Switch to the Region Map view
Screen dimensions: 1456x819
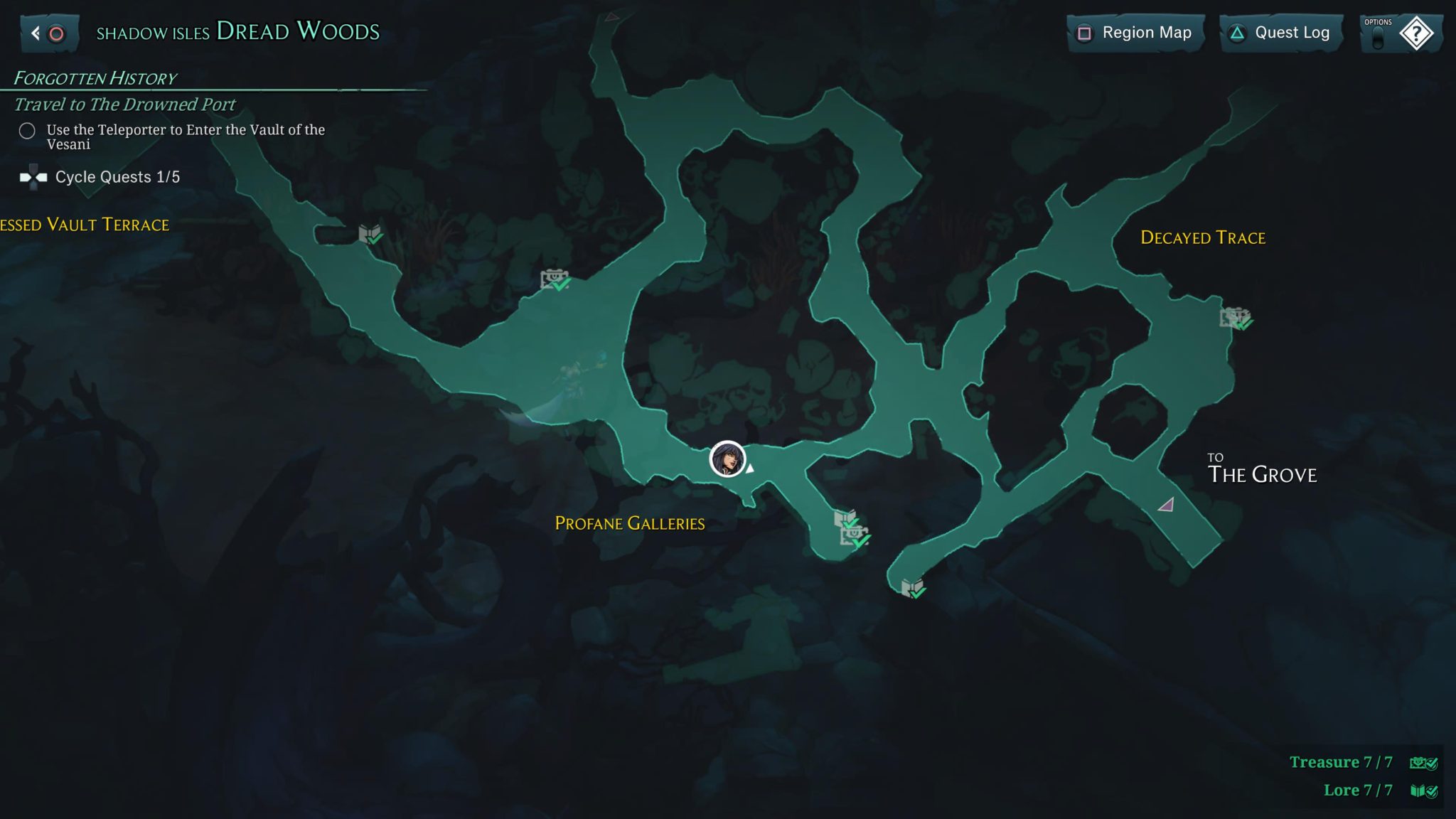pos(1135,32)
